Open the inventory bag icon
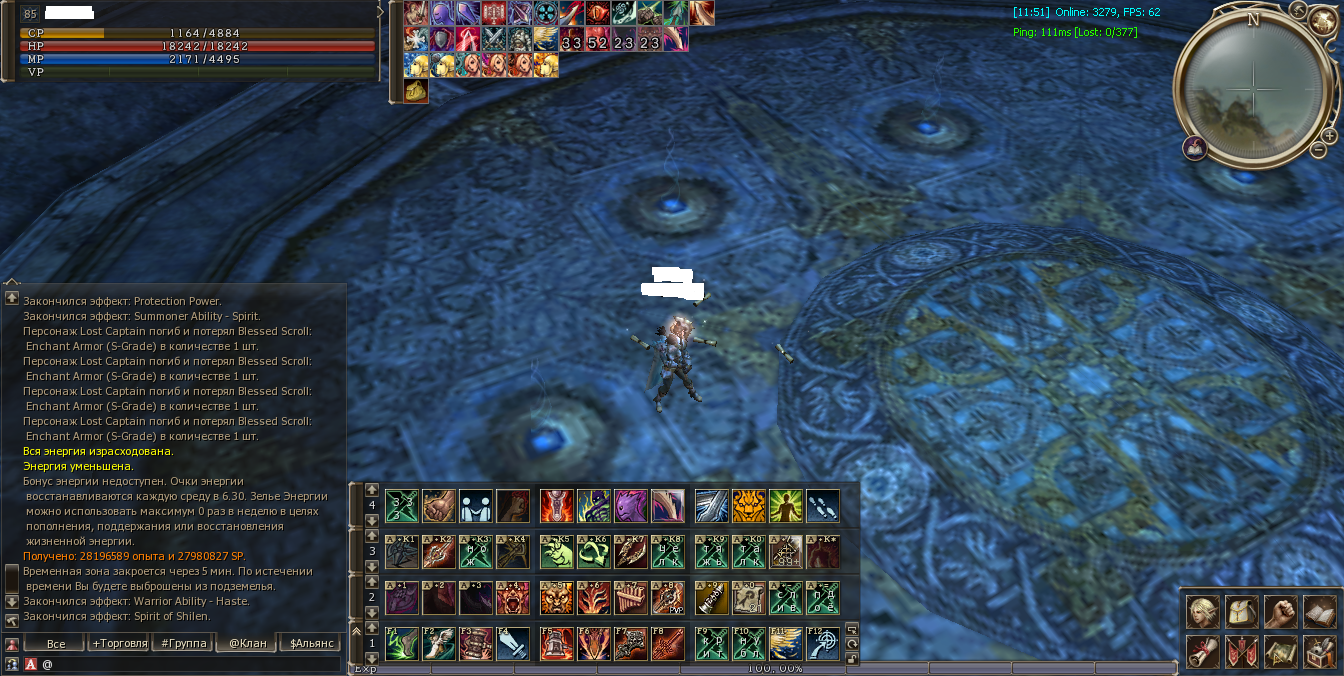Image resolution: width=1344 pixels, height=676 pixels. coord(1241,612)
